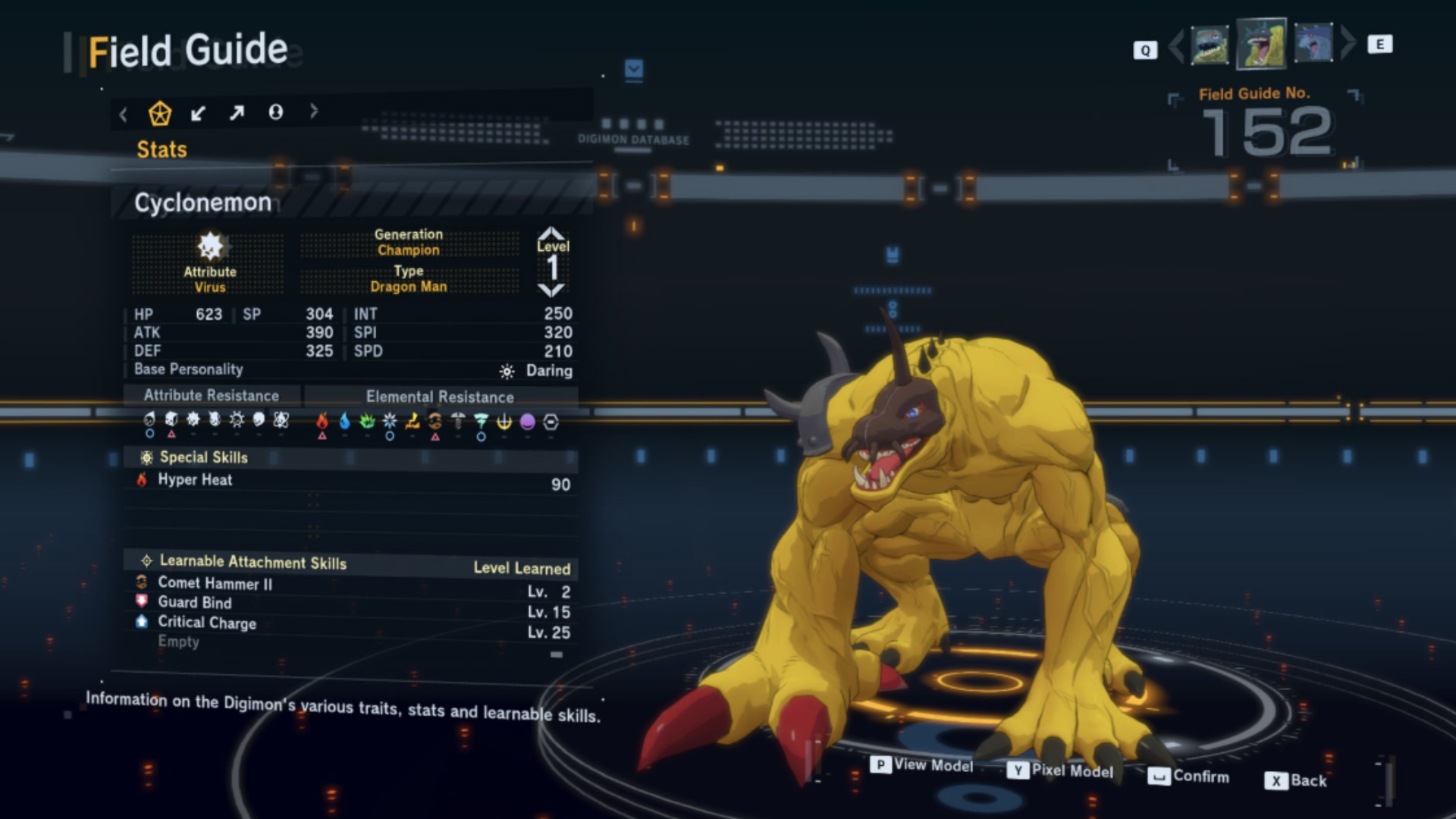
Task: Click the right chevron beside the tab icons
Action: tap(314, 111)
